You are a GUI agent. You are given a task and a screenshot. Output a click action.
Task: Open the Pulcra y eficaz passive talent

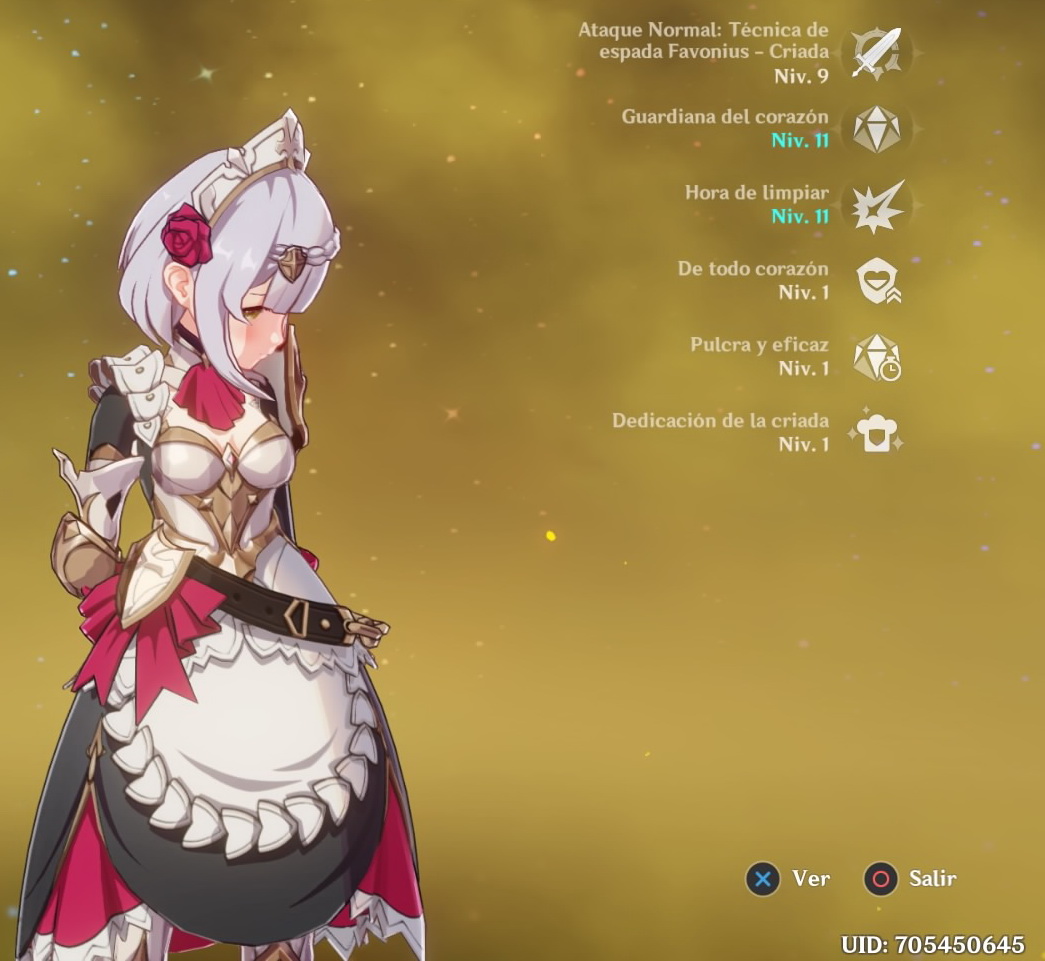pyautogui.click(x=877, y=358)
